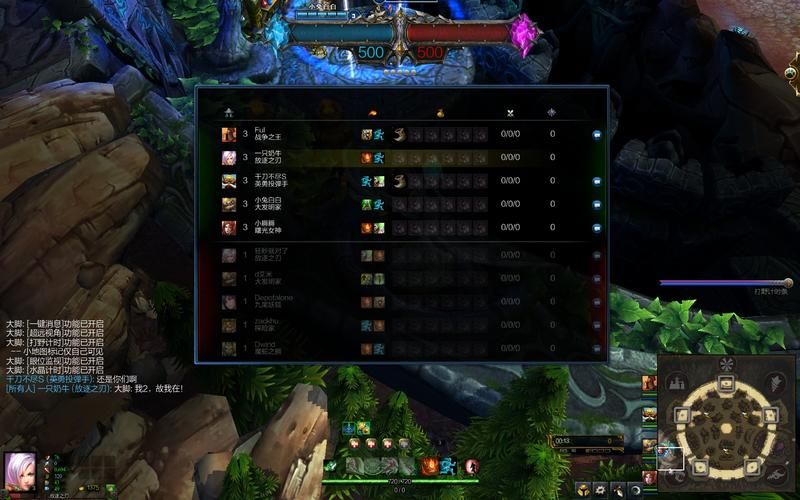Click the 小丽丽 champion portrait in scoreboard
This screenshot has height=500, width=800.
229,228
